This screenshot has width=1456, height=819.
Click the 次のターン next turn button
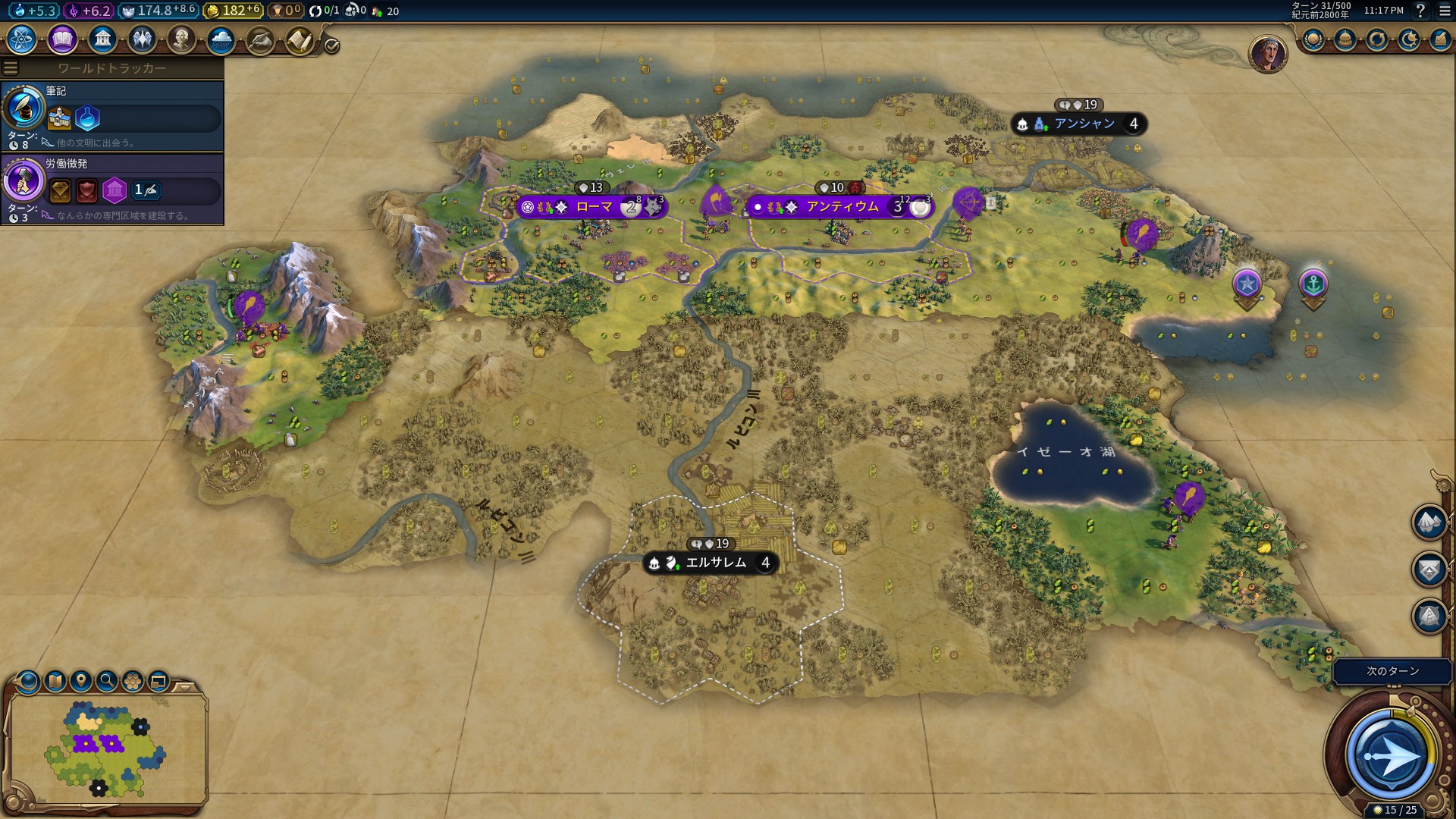[x=1391, y=755]
